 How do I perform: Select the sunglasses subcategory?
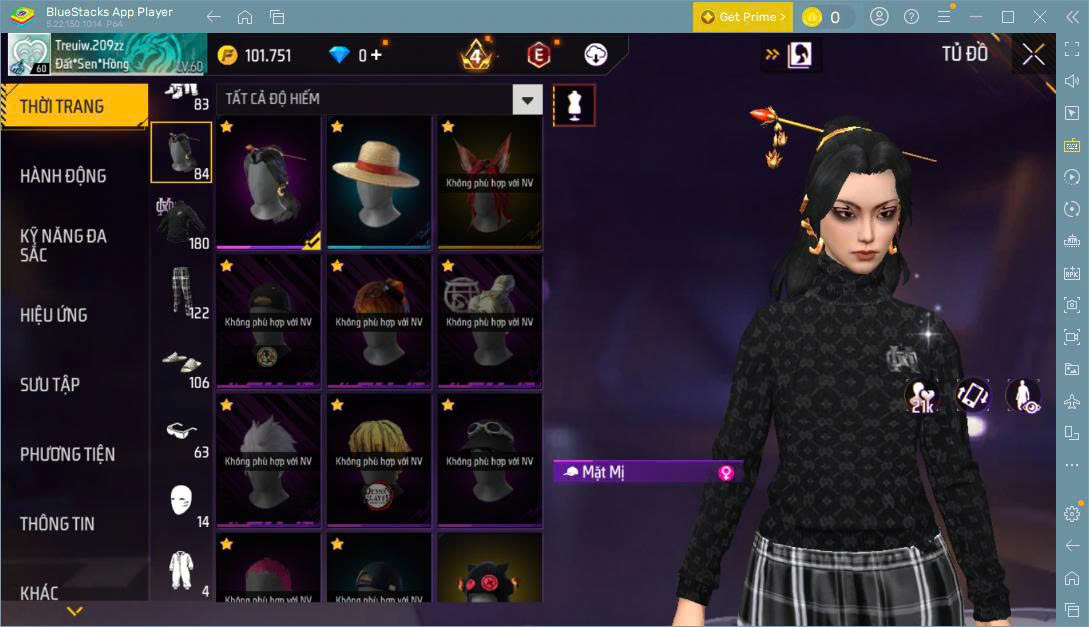coord(181,432)
